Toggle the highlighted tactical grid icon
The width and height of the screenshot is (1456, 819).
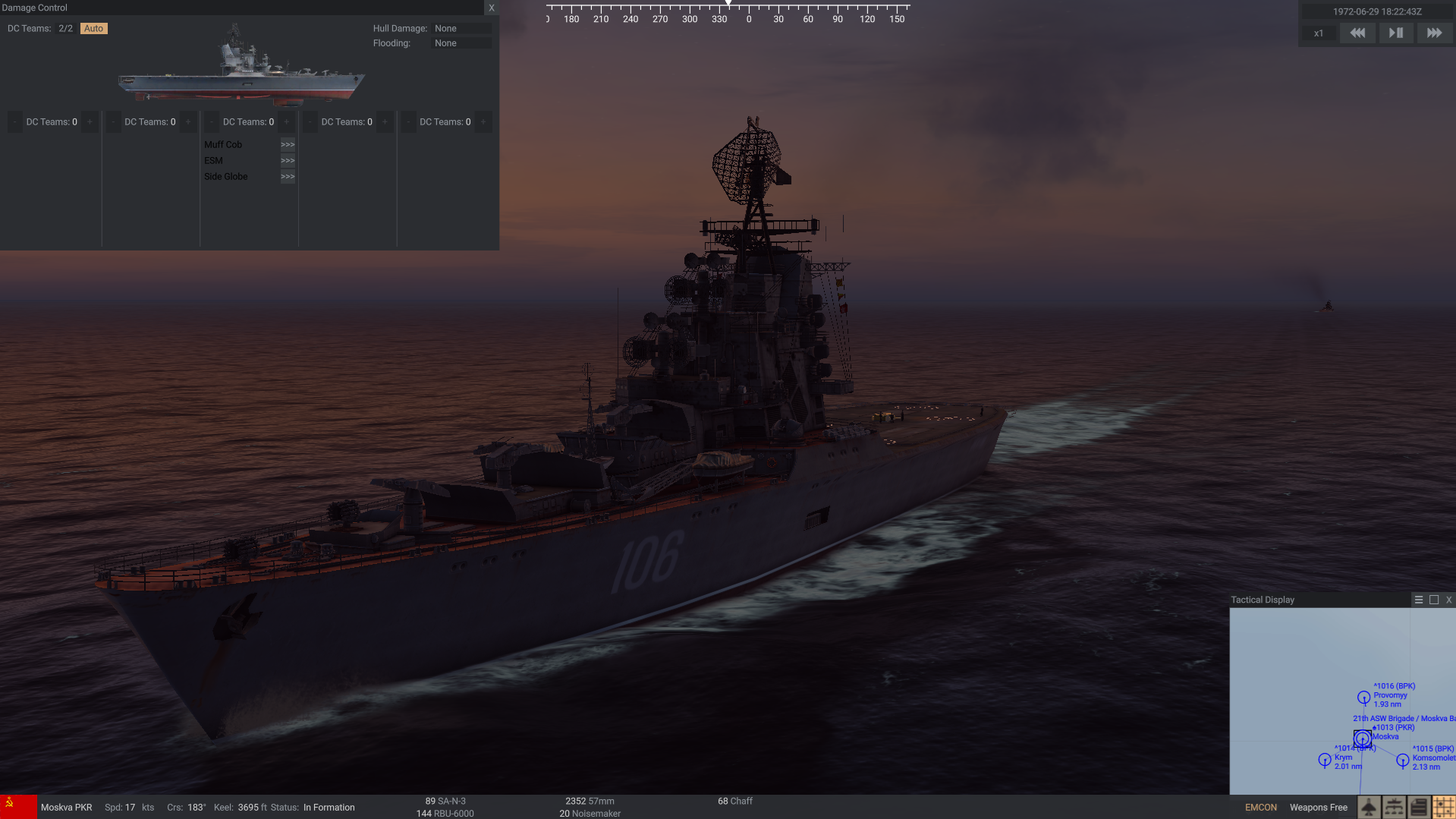tap(1444, 807)
